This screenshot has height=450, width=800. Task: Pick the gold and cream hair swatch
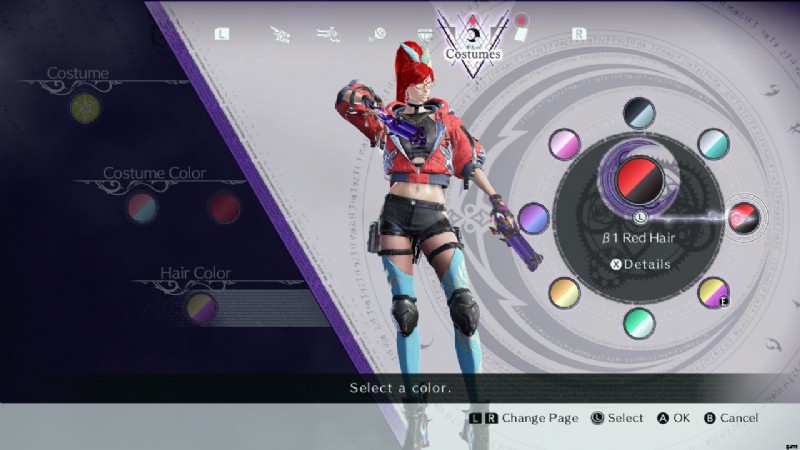click(x=565, y=292)
